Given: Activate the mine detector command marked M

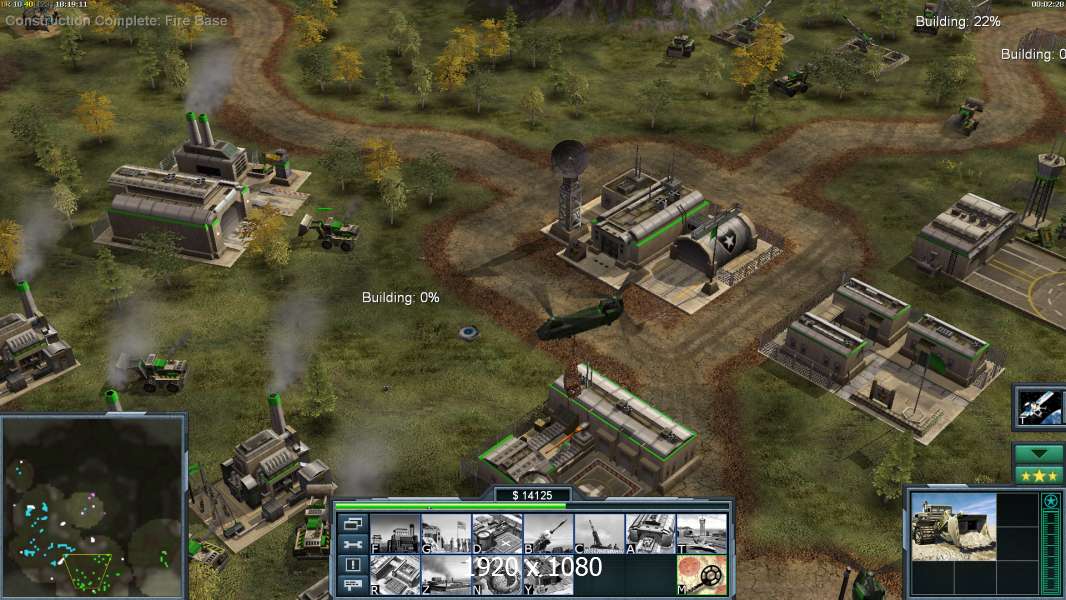Looking at the screenshot, I should 701,574.
